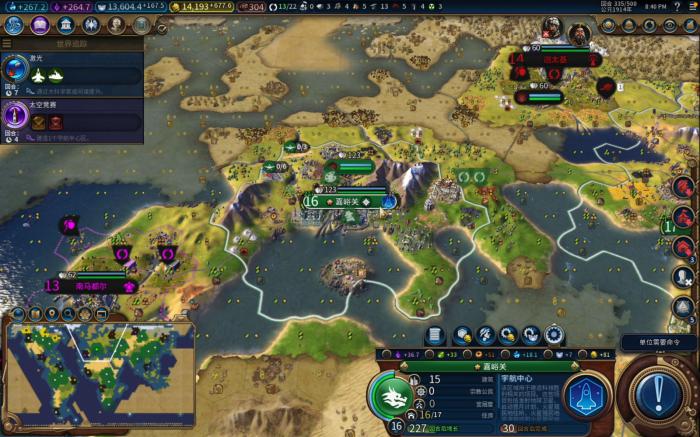Click the unit needs orders notification
The image size is (700, 437).
(658, 342)
